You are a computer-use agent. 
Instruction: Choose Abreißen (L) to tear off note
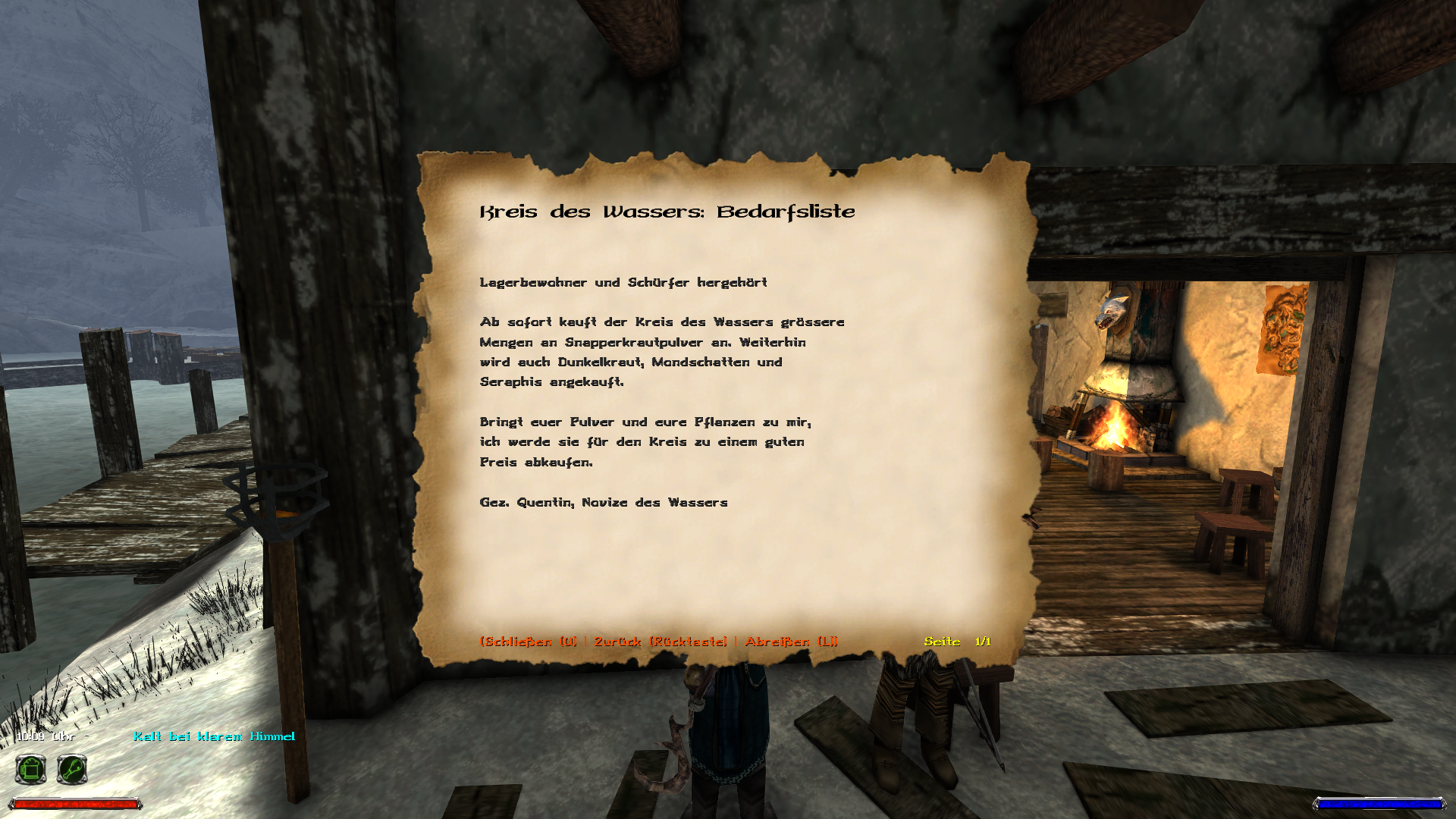coord(790,641)
